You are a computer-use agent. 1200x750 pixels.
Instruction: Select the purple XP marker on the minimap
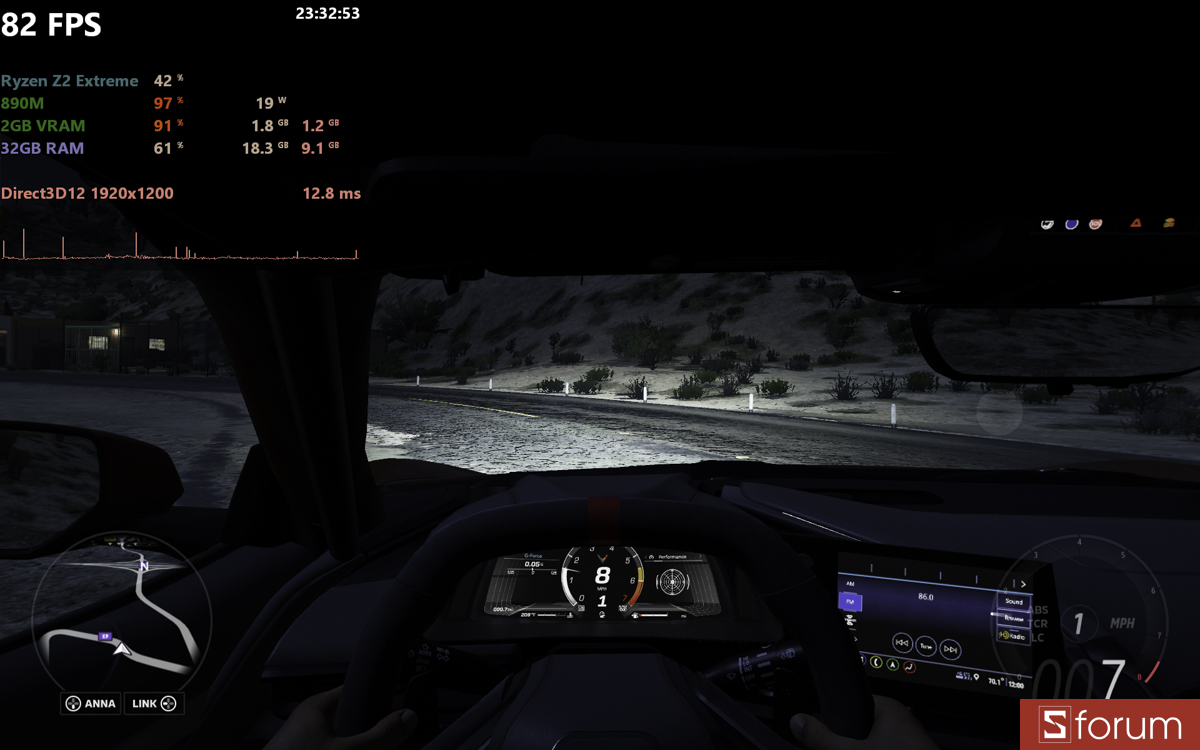point(104,636)
